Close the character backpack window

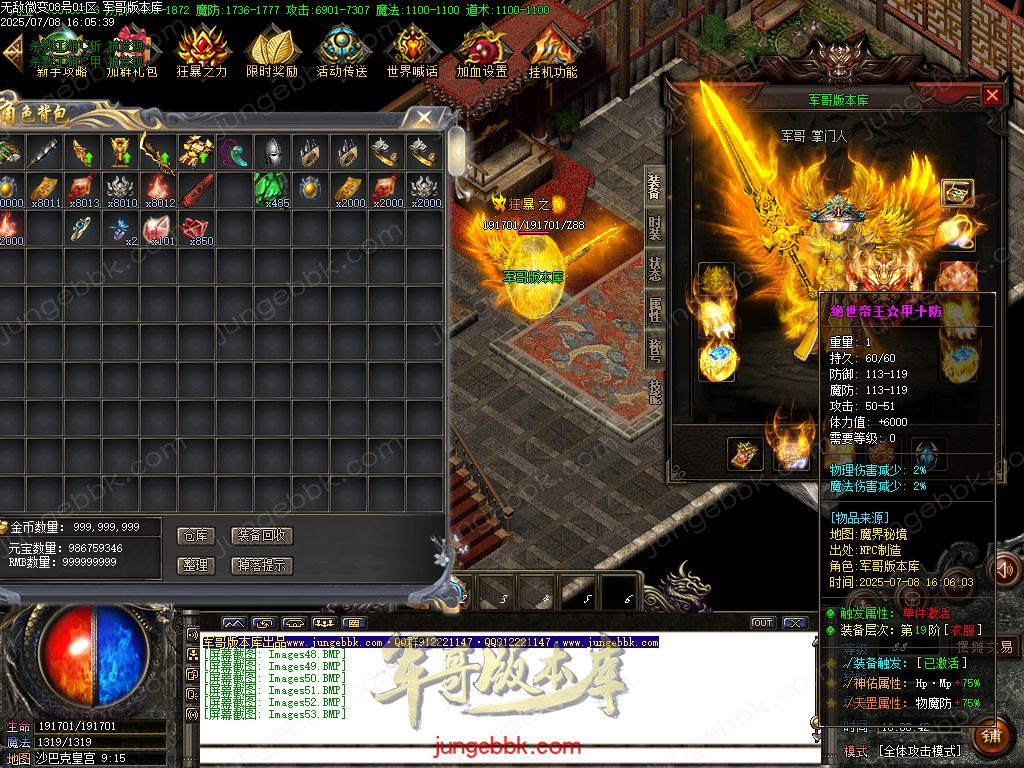coord(425,117)
